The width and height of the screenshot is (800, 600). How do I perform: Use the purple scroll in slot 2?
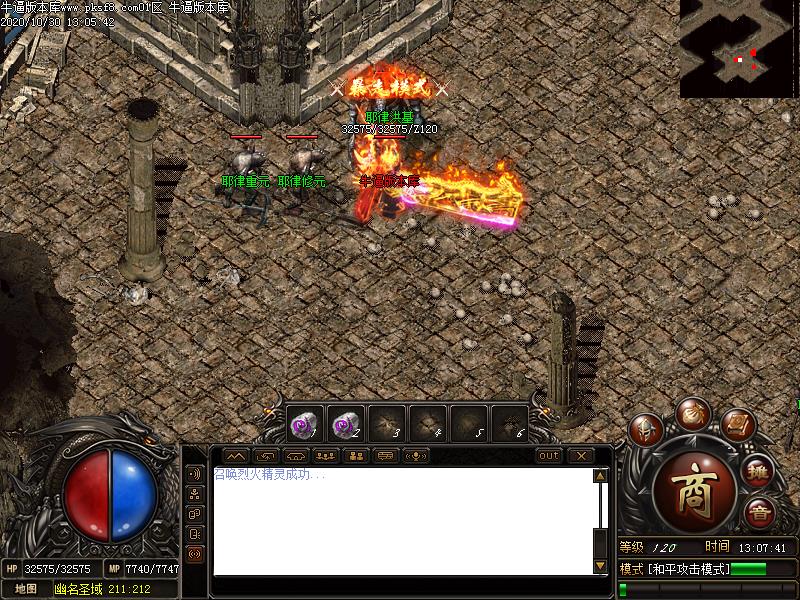[x=346, y=423]
